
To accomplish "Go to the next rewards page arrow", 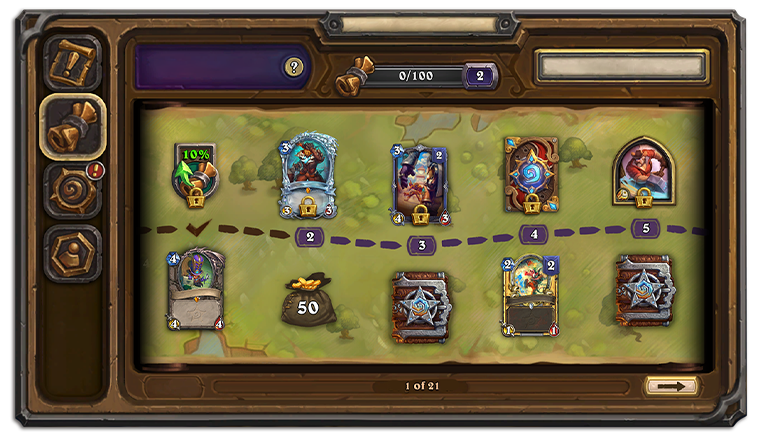I will pyautogui.click(x=671, y=386).
